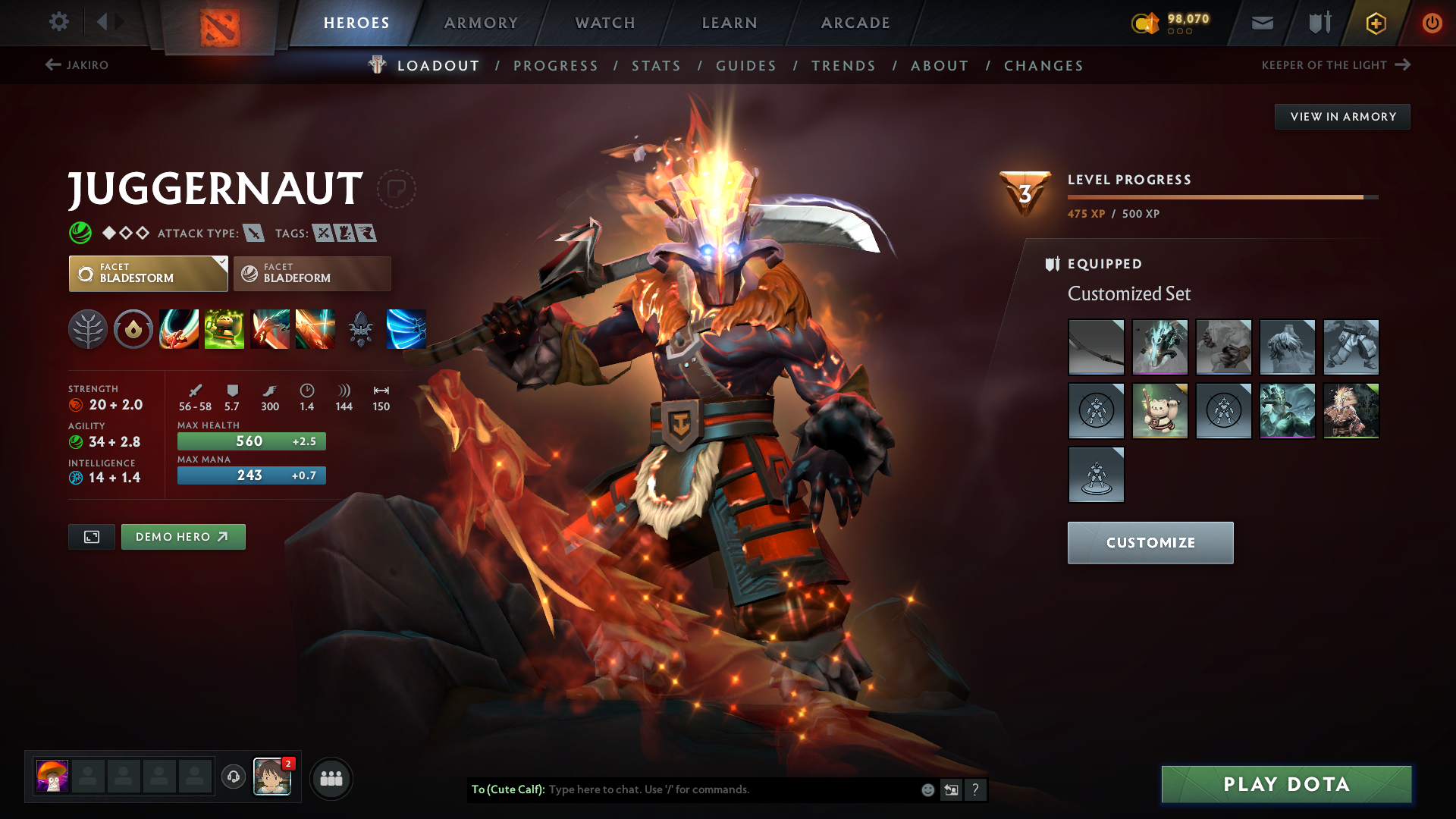Switch to the Bladeform facet

point(311,273)
